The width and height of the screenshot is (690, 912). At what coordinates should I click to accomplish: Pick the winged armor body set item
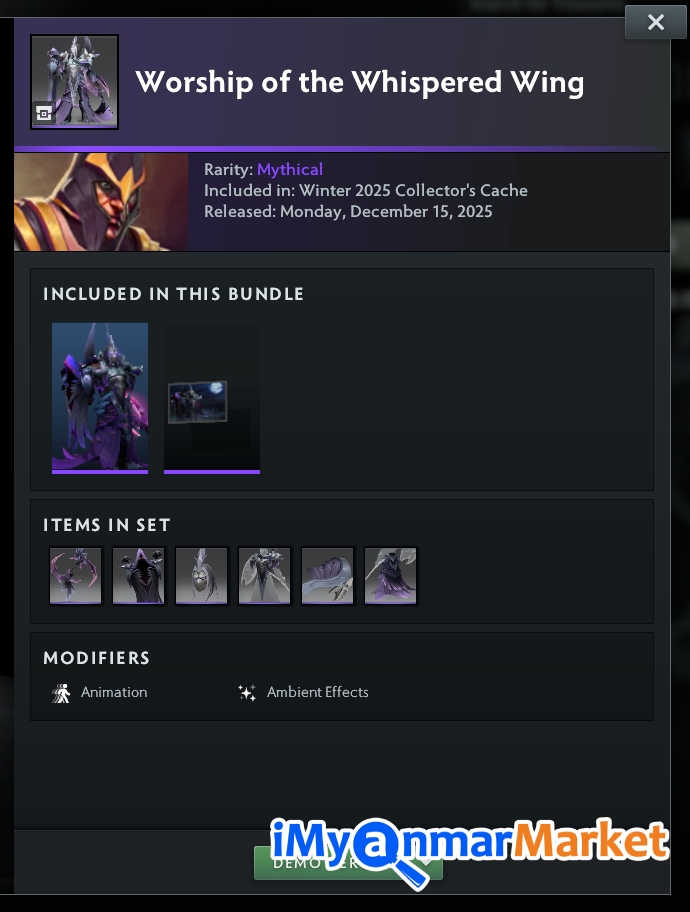coord(265,576)
